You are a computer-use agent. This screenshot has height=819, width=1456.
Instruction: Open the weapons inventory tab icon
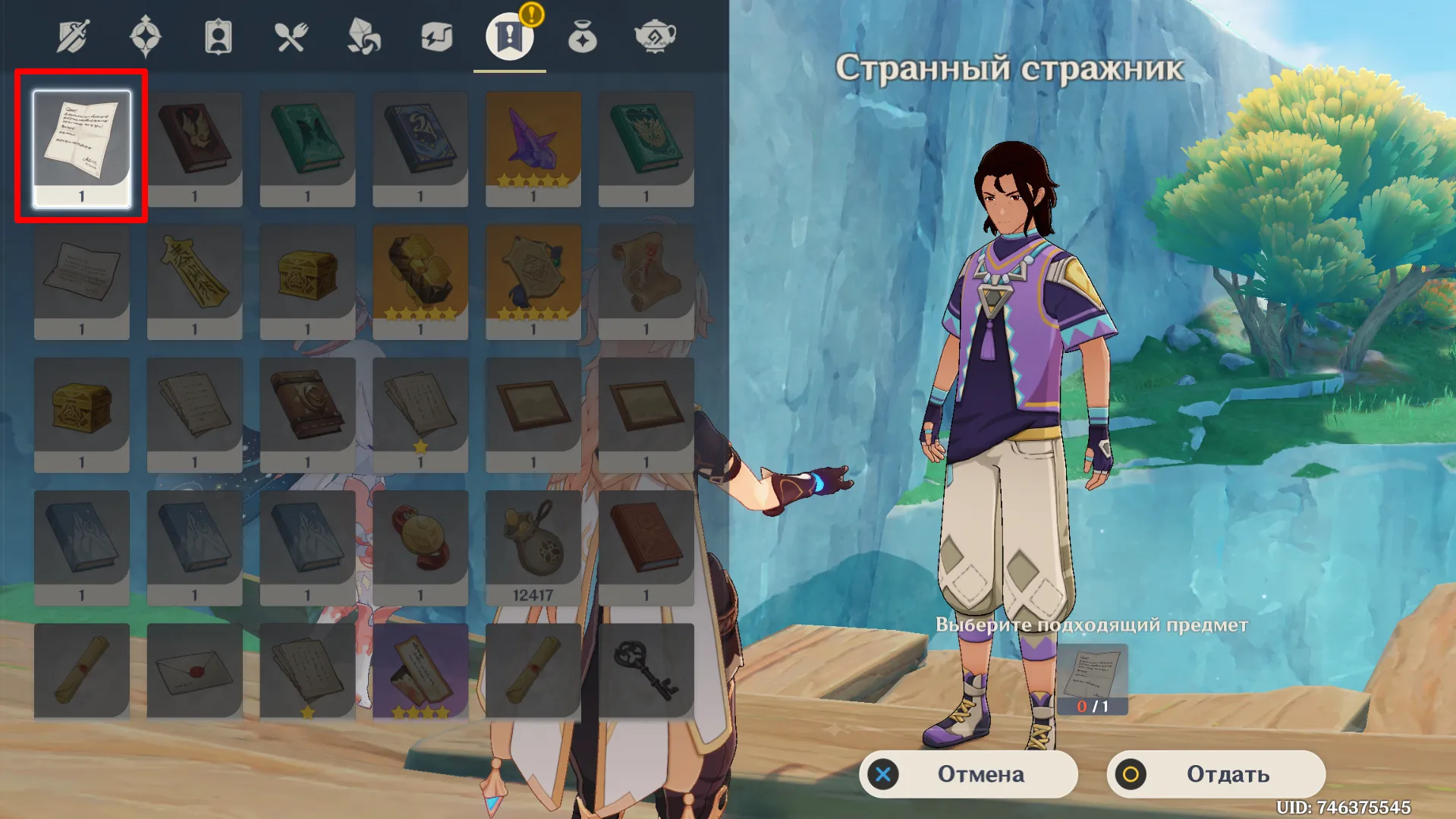[x=72, y=34]
